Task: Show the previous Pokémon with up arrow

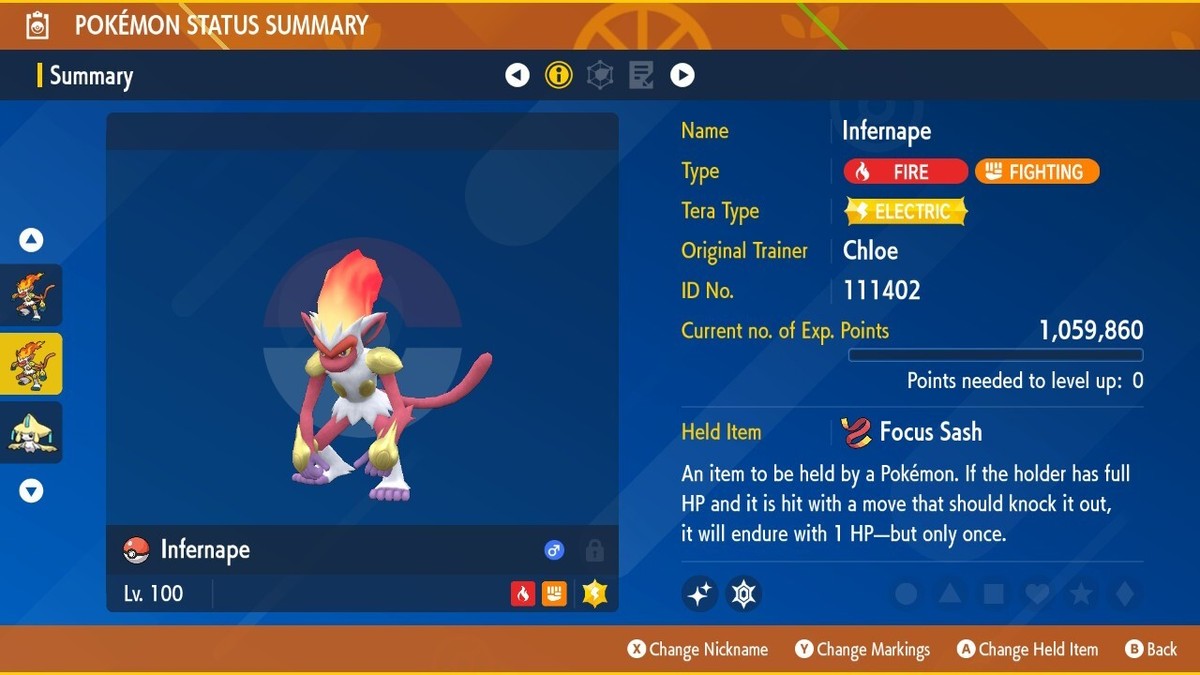Action: coord(31,240)
